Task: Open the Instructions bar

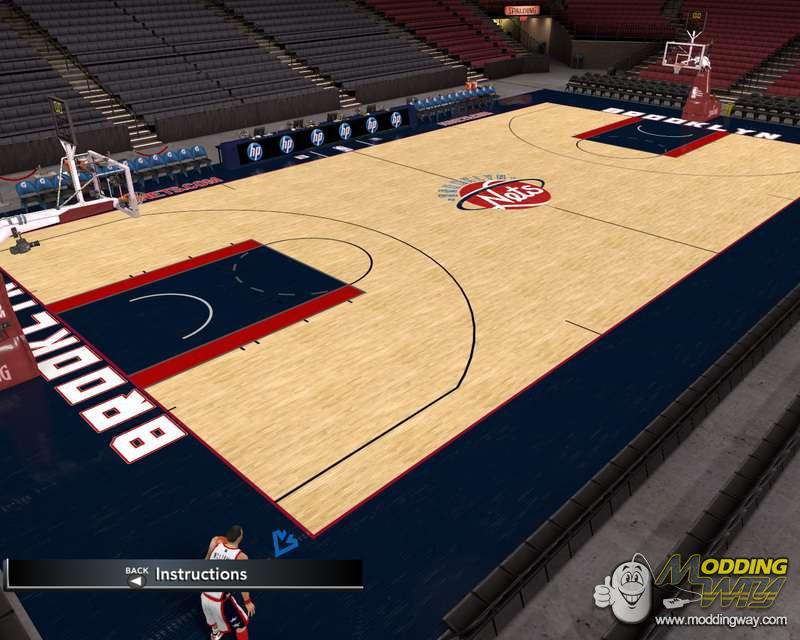Action: tap(200, 574)
